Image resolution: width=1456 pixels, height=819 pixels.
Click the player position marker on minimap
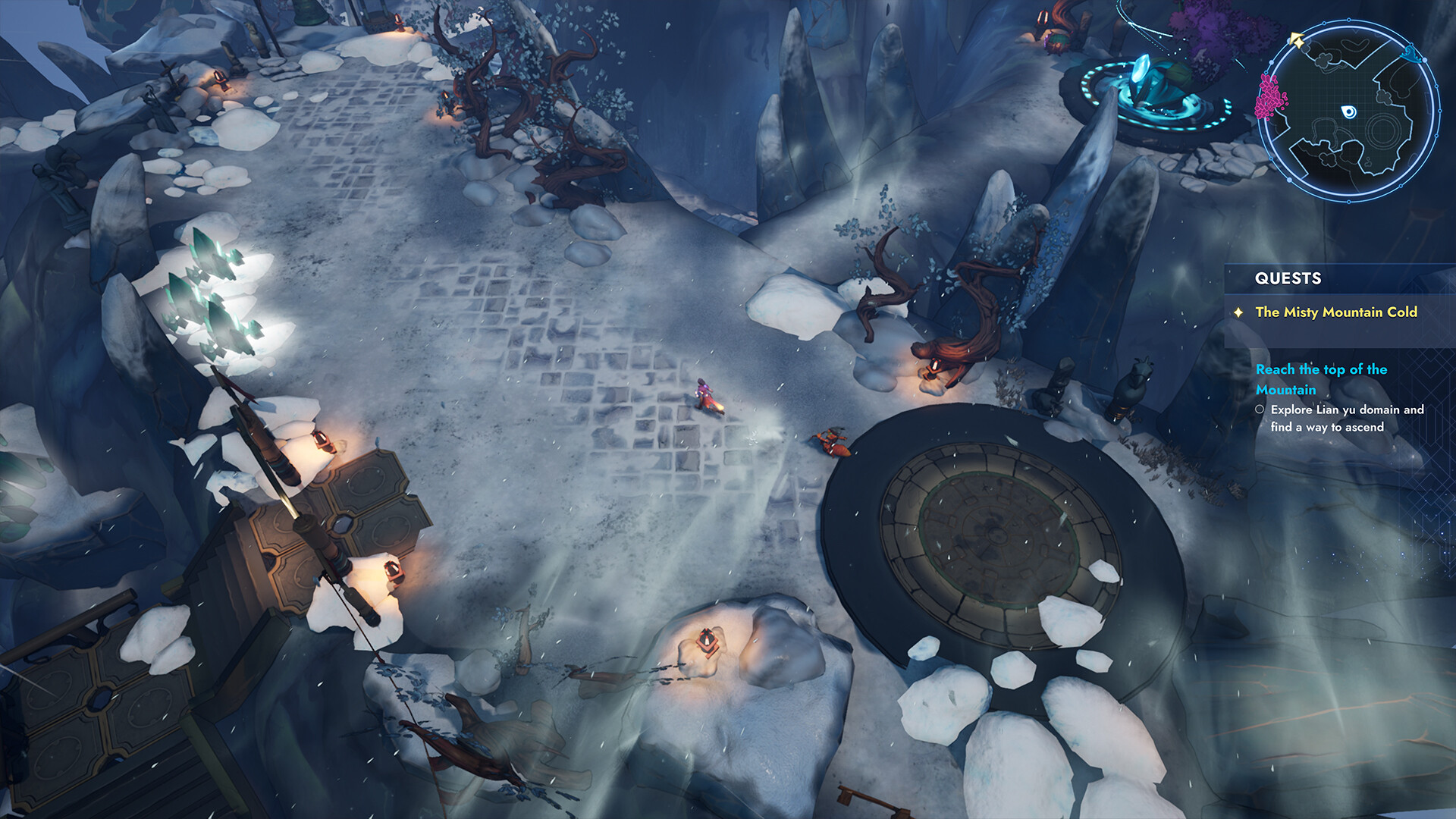click(1349, 112)
